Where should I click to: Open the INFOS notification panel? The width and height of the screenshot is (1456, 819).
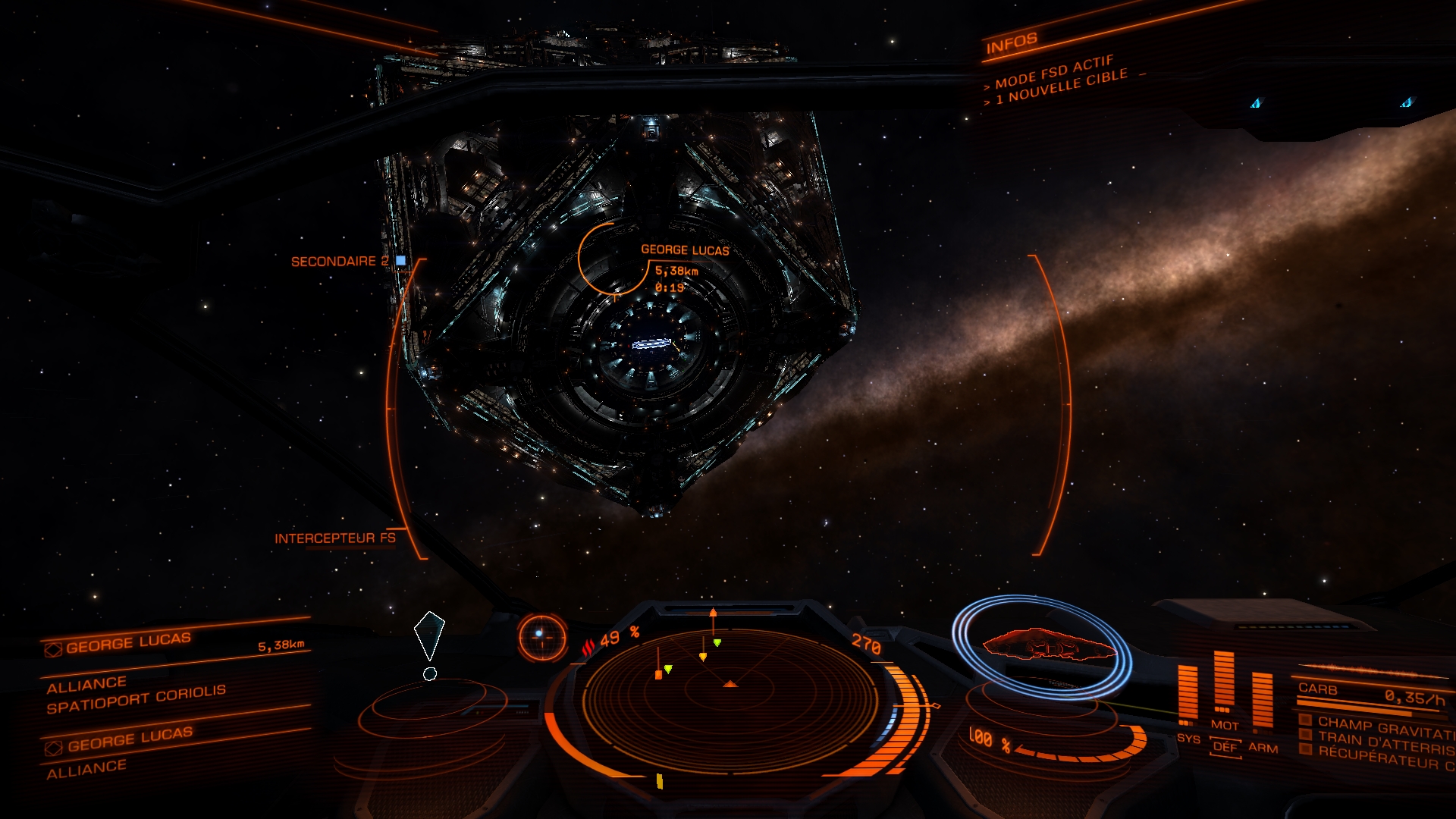[1011, 45]
